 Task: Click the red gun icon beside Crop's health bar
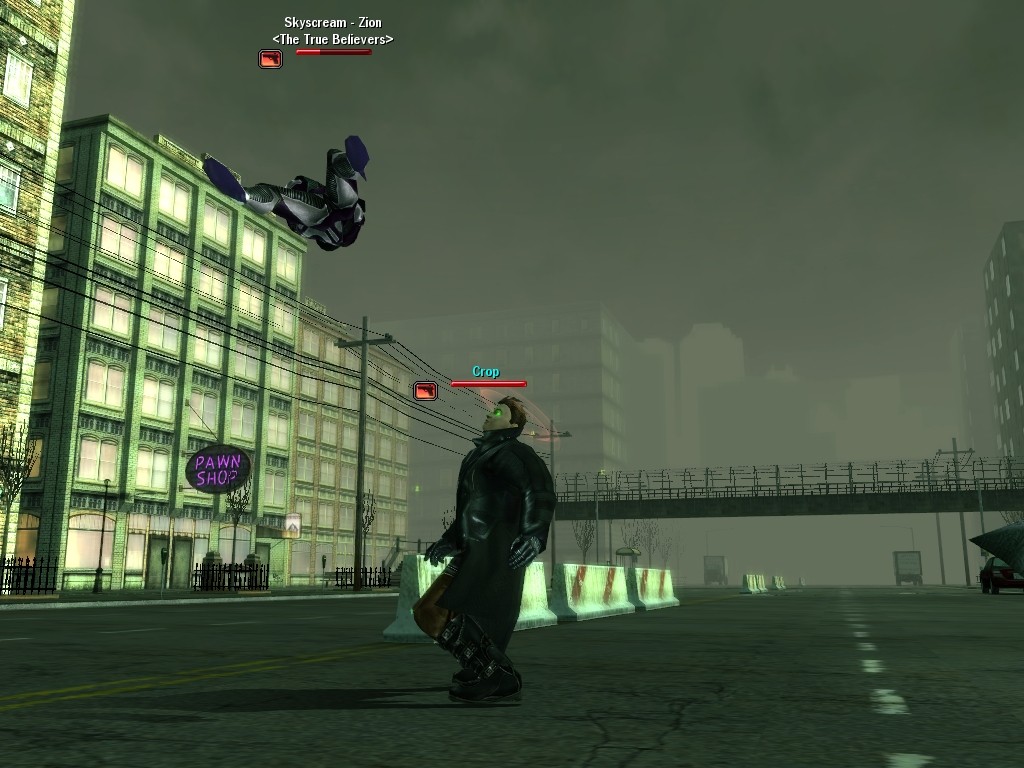[x=425, y=391]
